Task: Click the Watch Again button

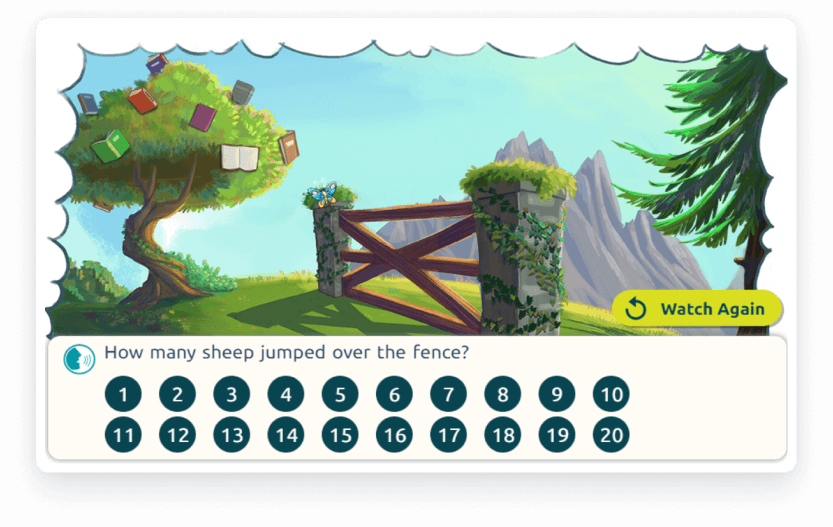Action: coord(697,309)
